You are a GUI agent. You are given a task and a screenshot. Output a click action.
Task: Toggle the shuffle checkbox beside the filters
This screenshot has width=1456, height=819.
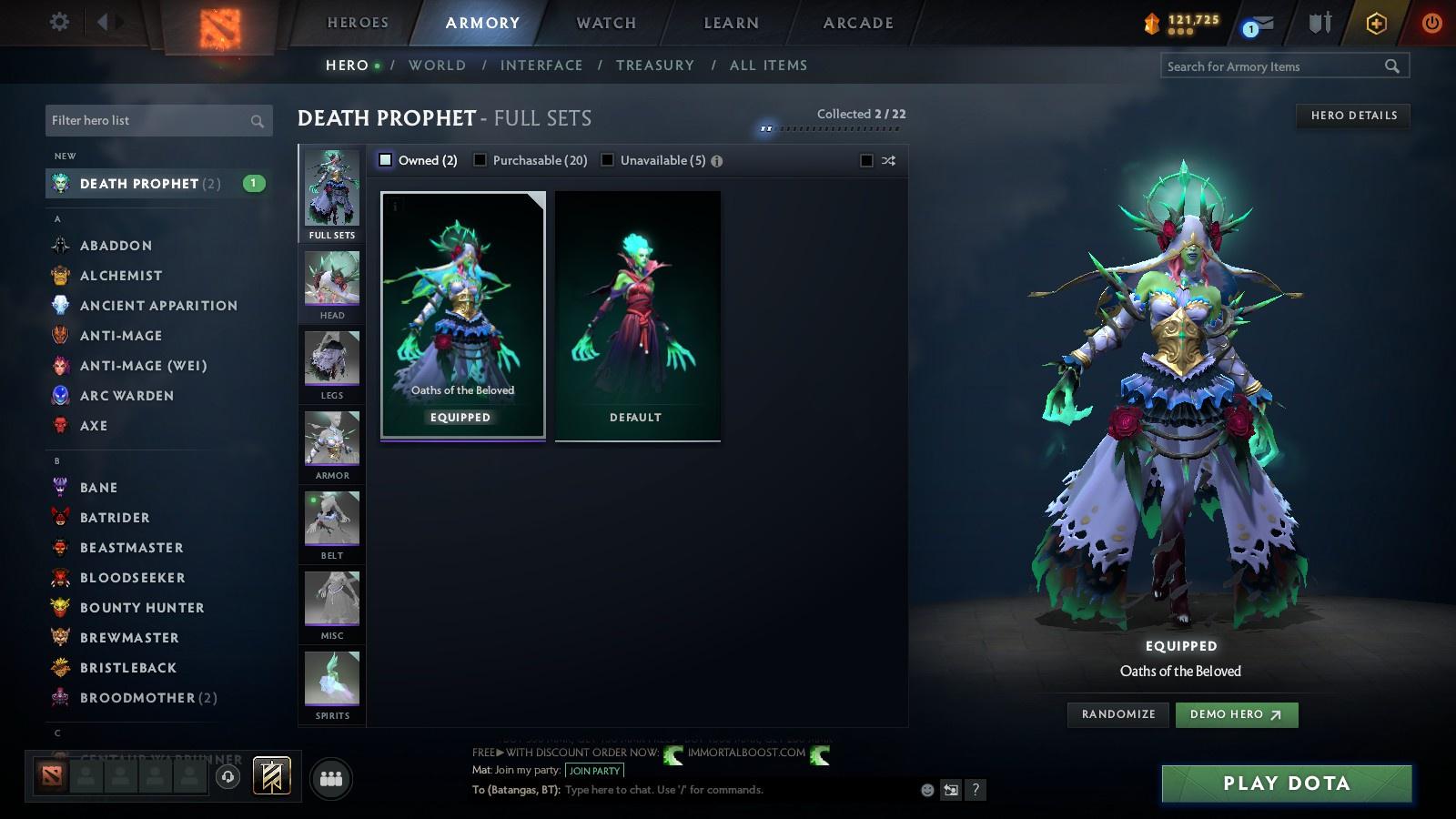[x=866, y=159]
